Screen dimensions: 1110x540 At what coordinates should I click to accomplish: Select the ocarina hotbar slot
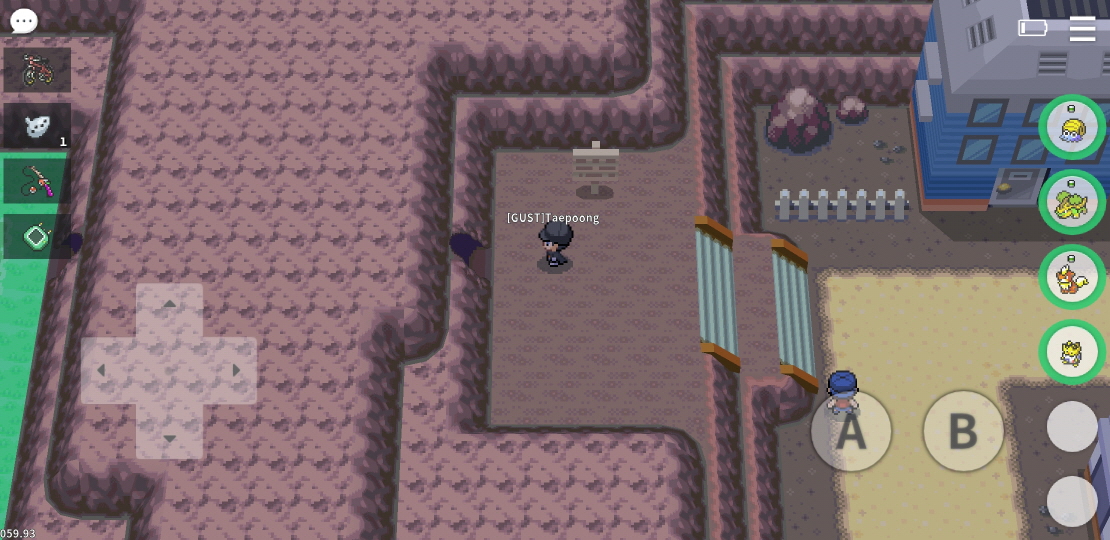[x=37, y=126]
